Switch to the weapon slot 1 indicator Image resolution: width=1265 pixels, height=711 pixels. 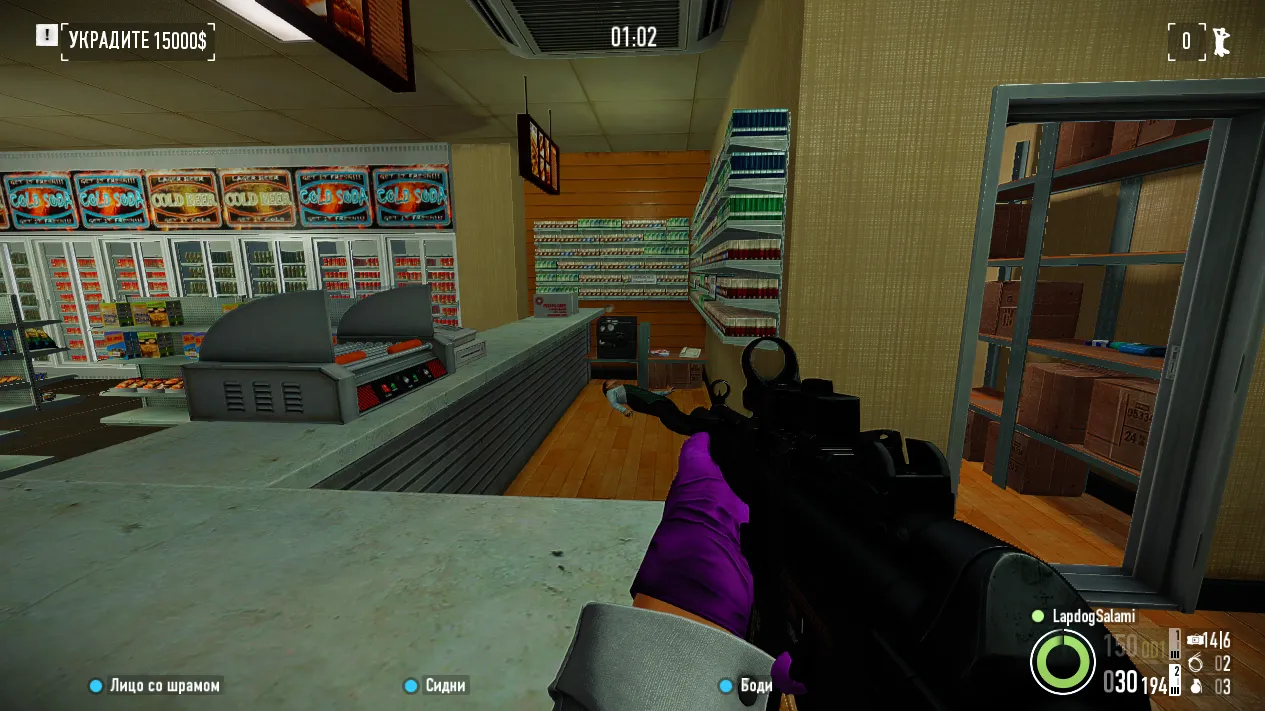[1175, 641]
